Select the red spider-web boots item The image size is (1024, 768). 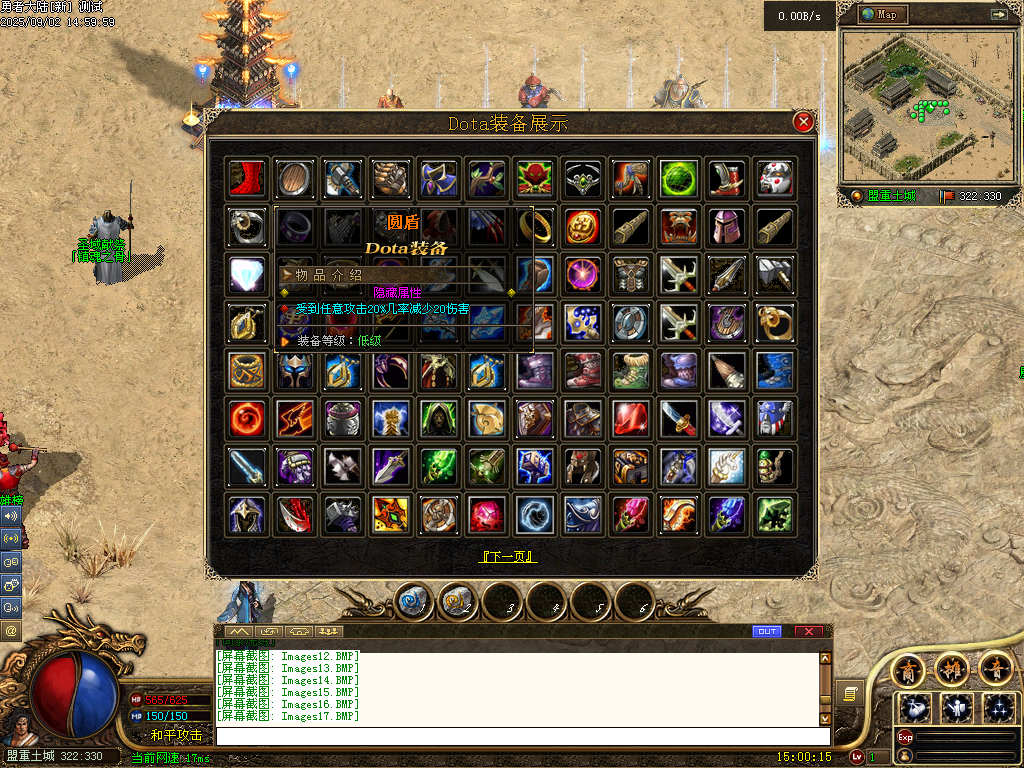245,178
